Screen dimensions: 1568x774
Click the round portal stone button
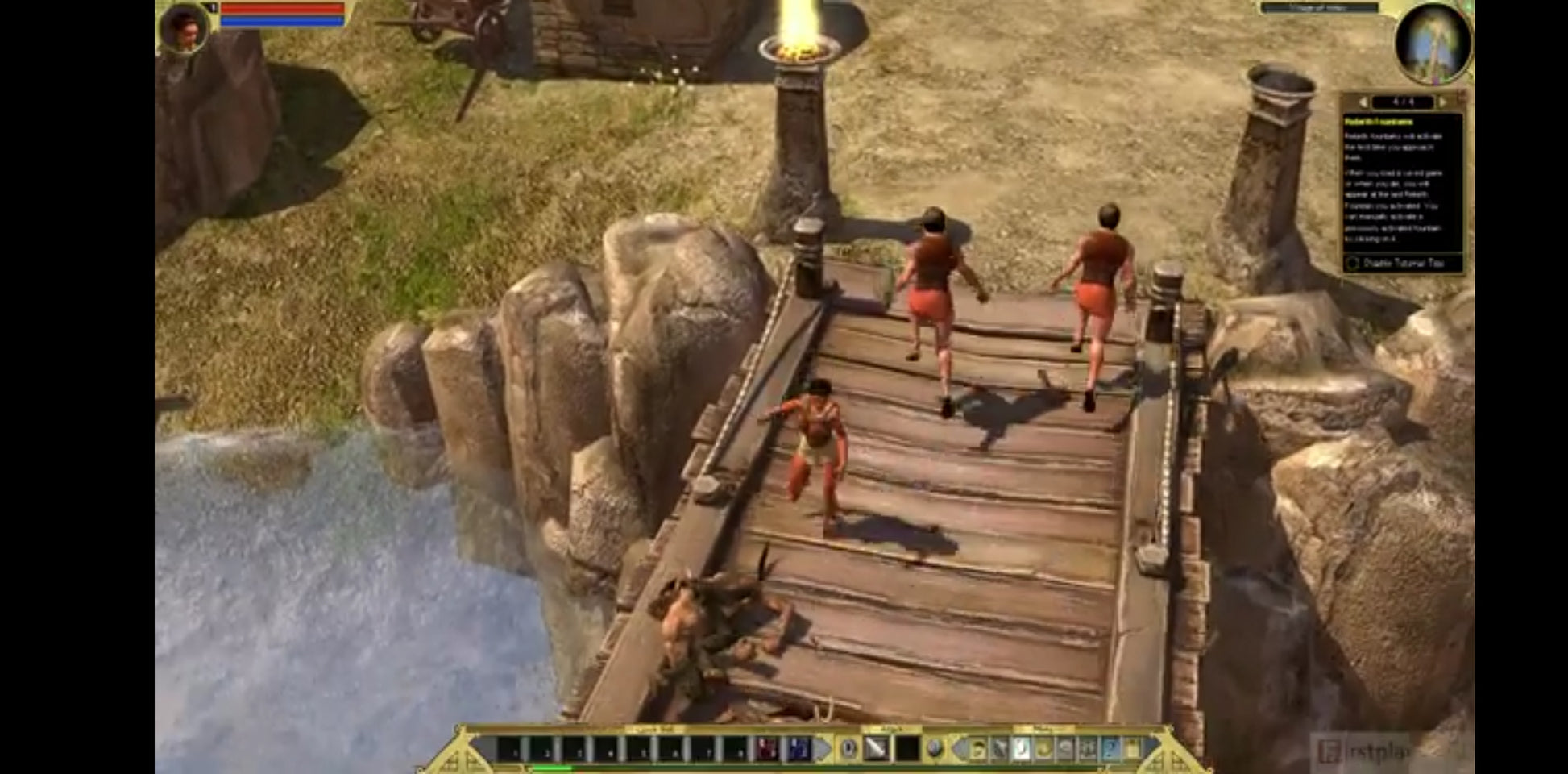coord(934,749)
